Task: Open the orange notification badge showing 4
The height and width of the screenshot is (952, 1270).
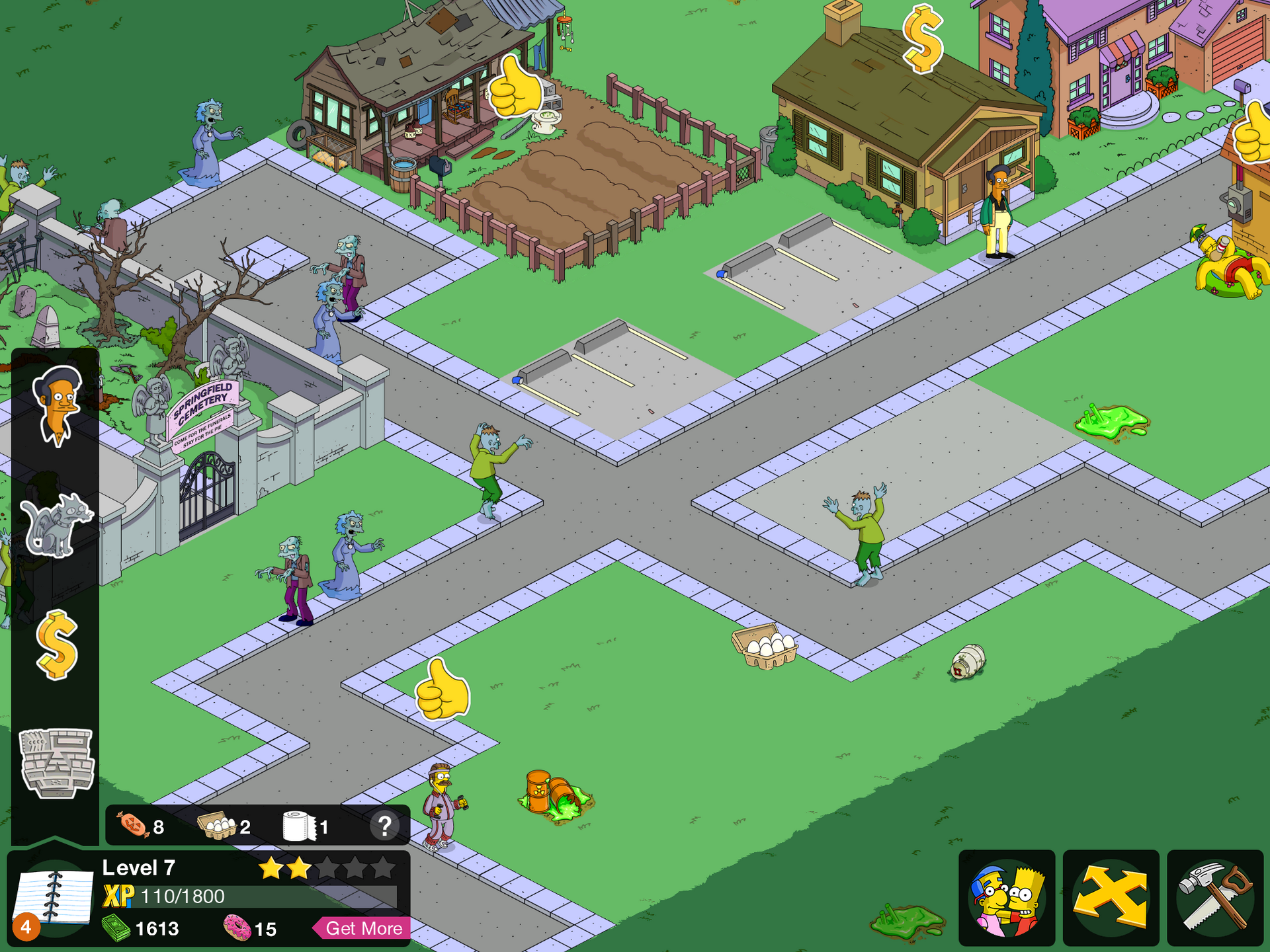Action: tap(25, 928)
